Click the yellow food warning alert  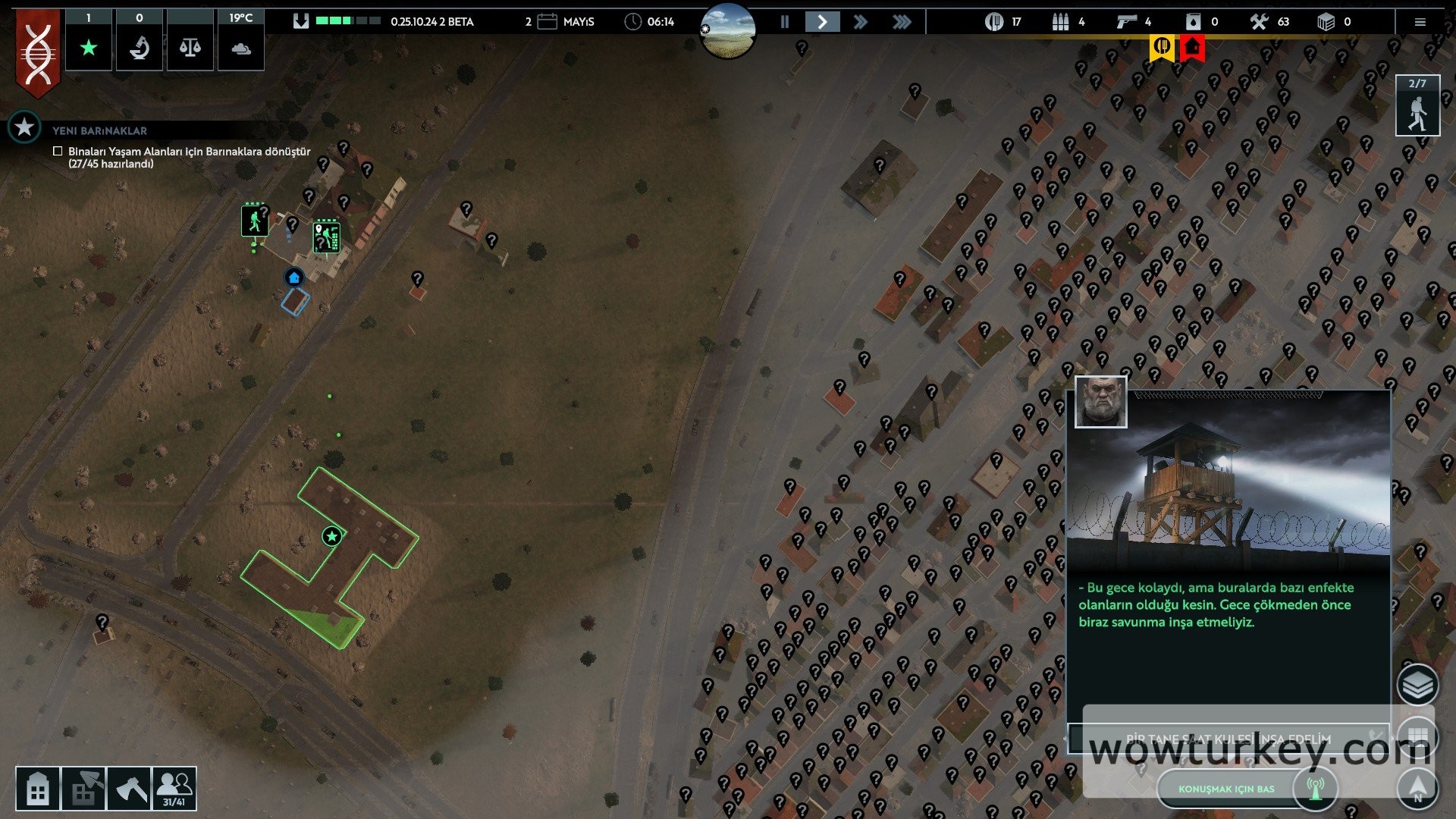(x=1162, y=48)
